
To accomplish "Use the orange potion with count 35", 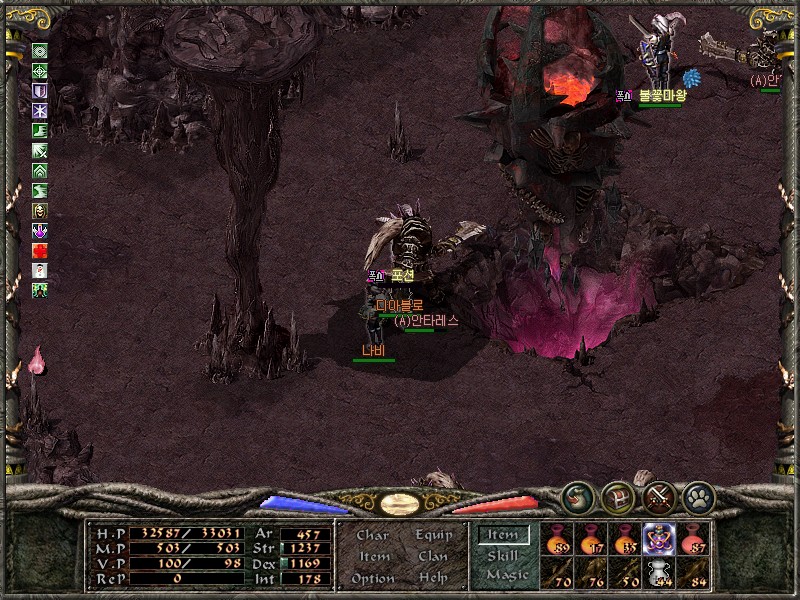I will click(x=625, y=538).
